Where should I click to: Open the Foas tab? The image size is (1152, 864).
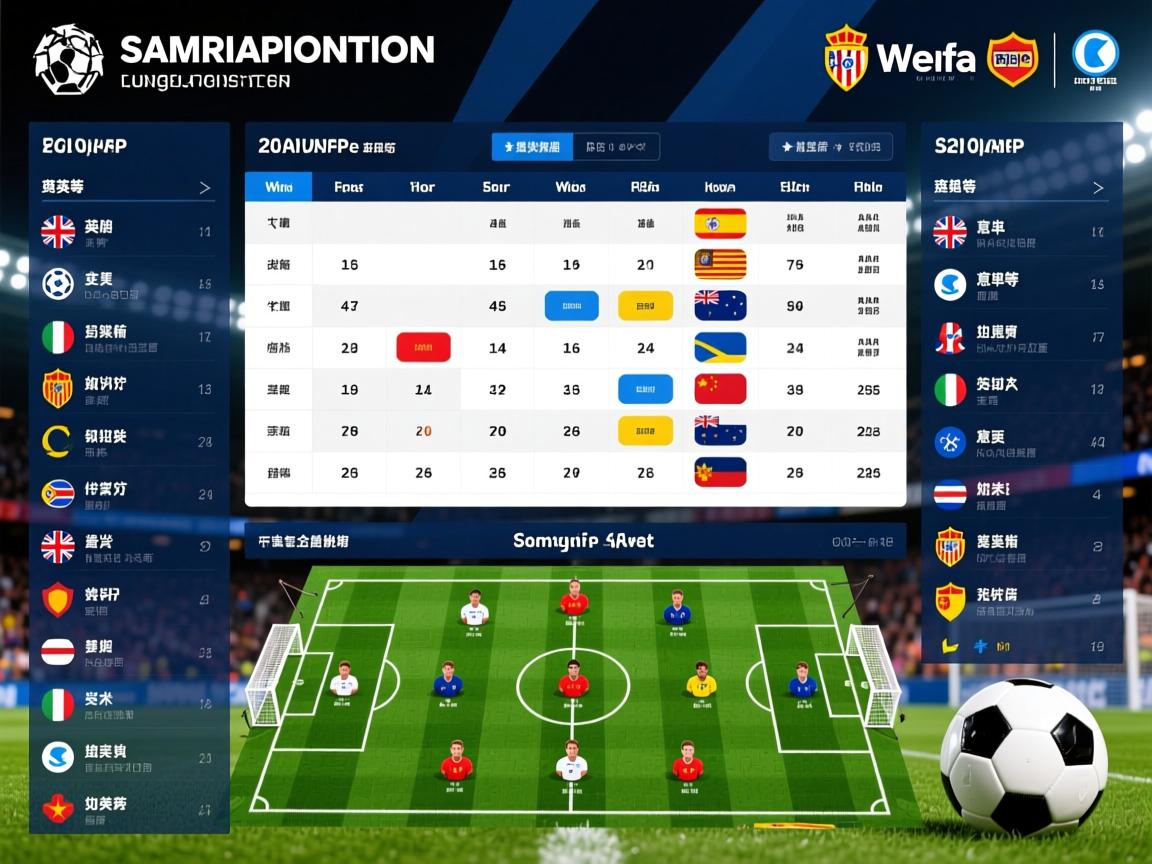[x=349, y=187]
